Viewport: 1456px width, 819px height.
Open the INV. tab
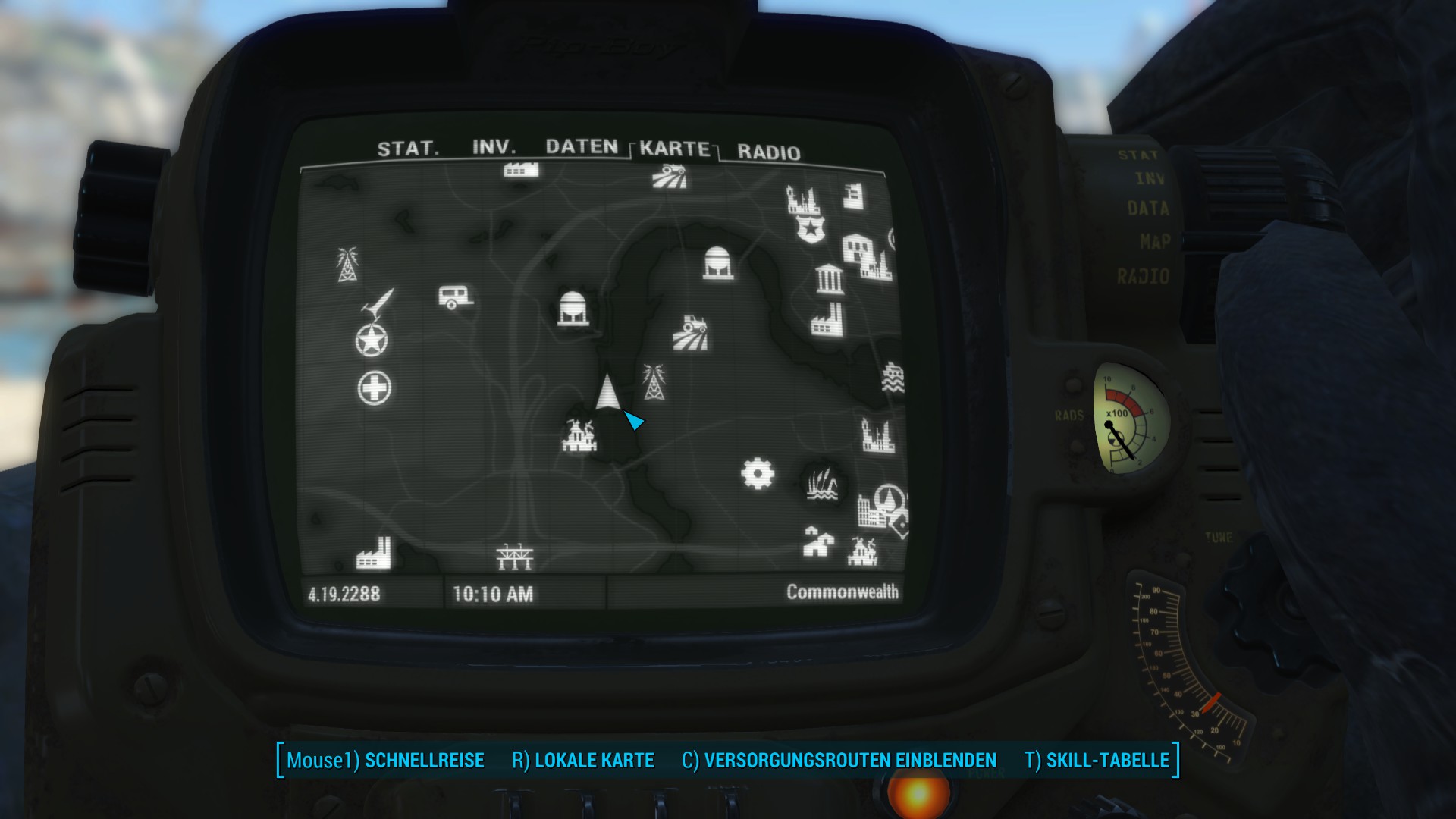pos(494,147)
